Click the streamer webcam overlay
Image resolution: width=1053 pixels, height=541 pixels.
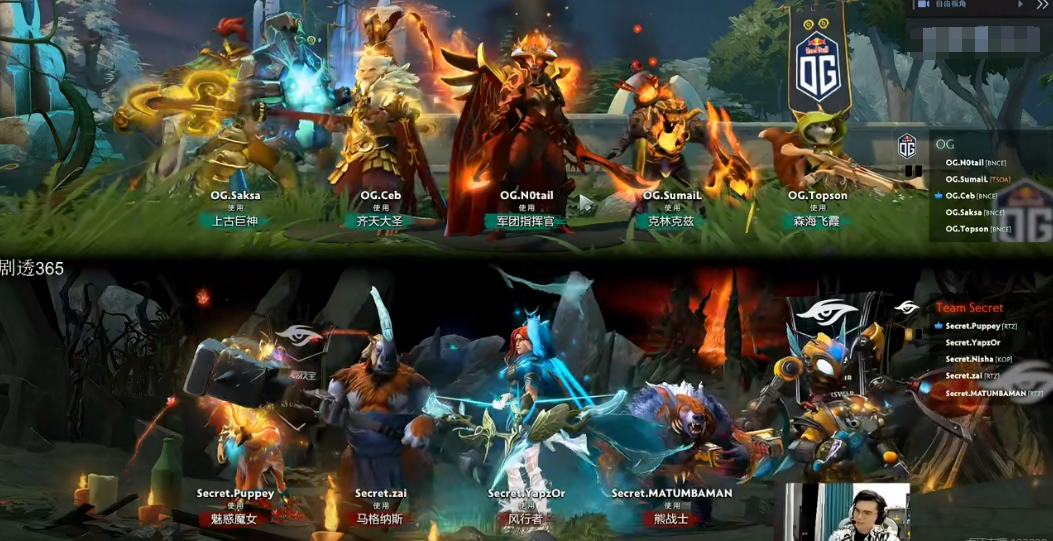pyautogui.click(x=846, y=512)
